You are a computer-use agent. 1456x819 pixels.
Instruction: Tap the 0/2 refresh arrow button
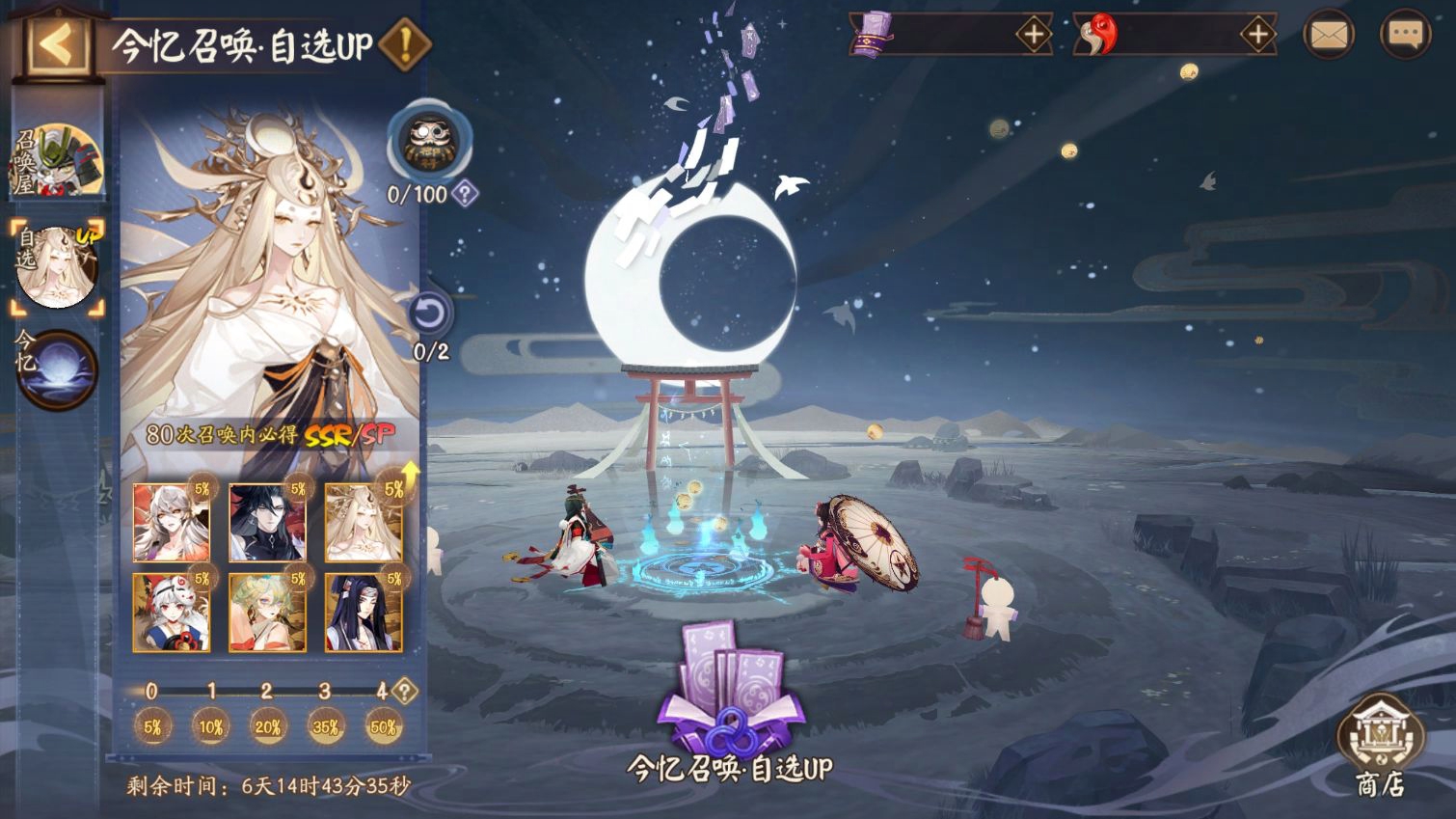pos(430,314)
